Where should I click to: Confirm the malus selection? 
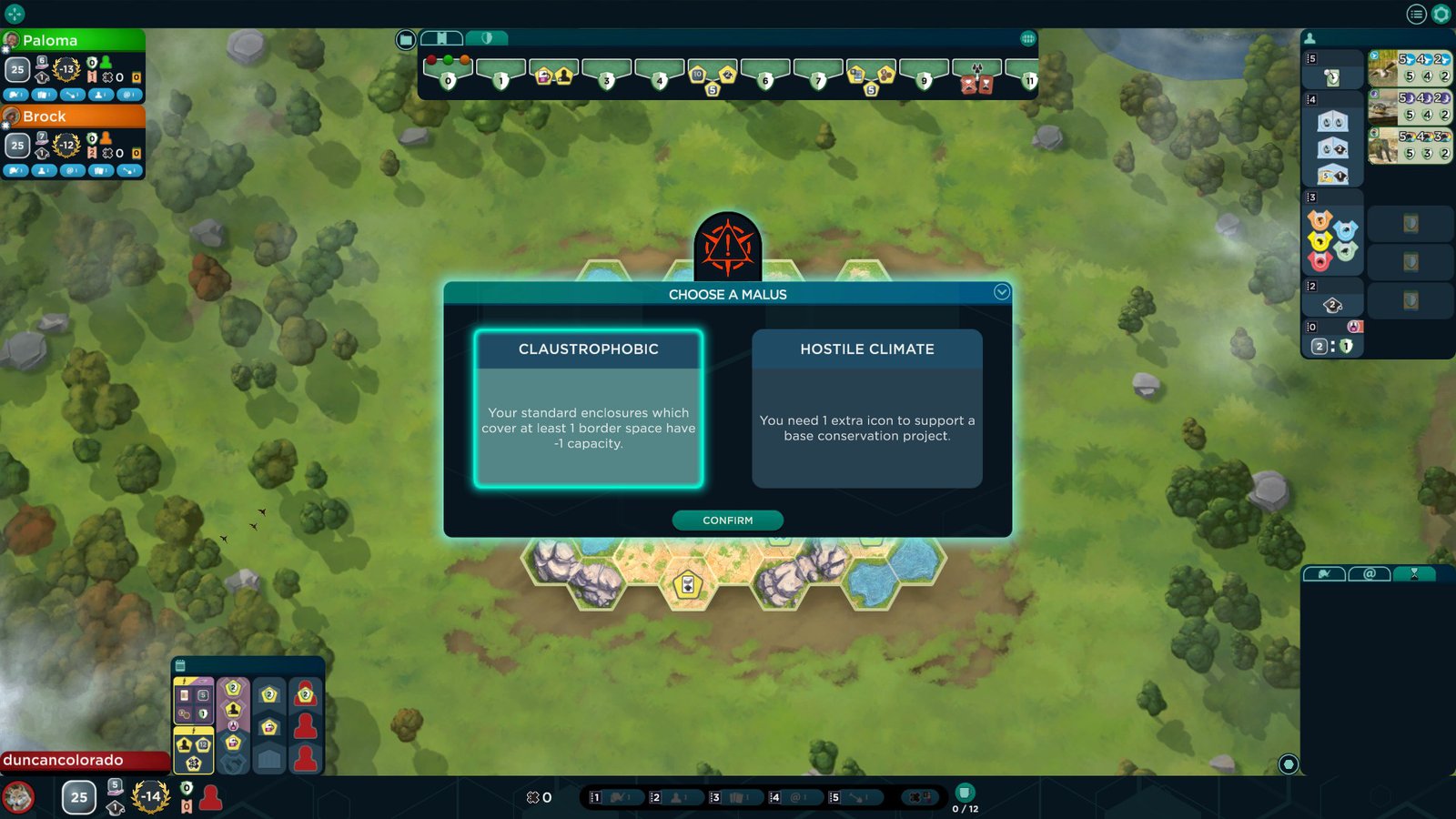[x=727, y=521]
